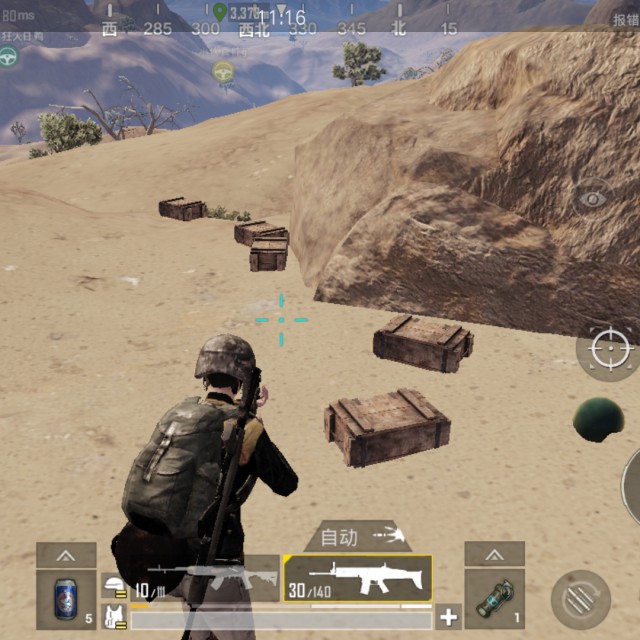
Task: Tap the plus button beside health bar
Action: pyautogui.click(x=449, y=617)
